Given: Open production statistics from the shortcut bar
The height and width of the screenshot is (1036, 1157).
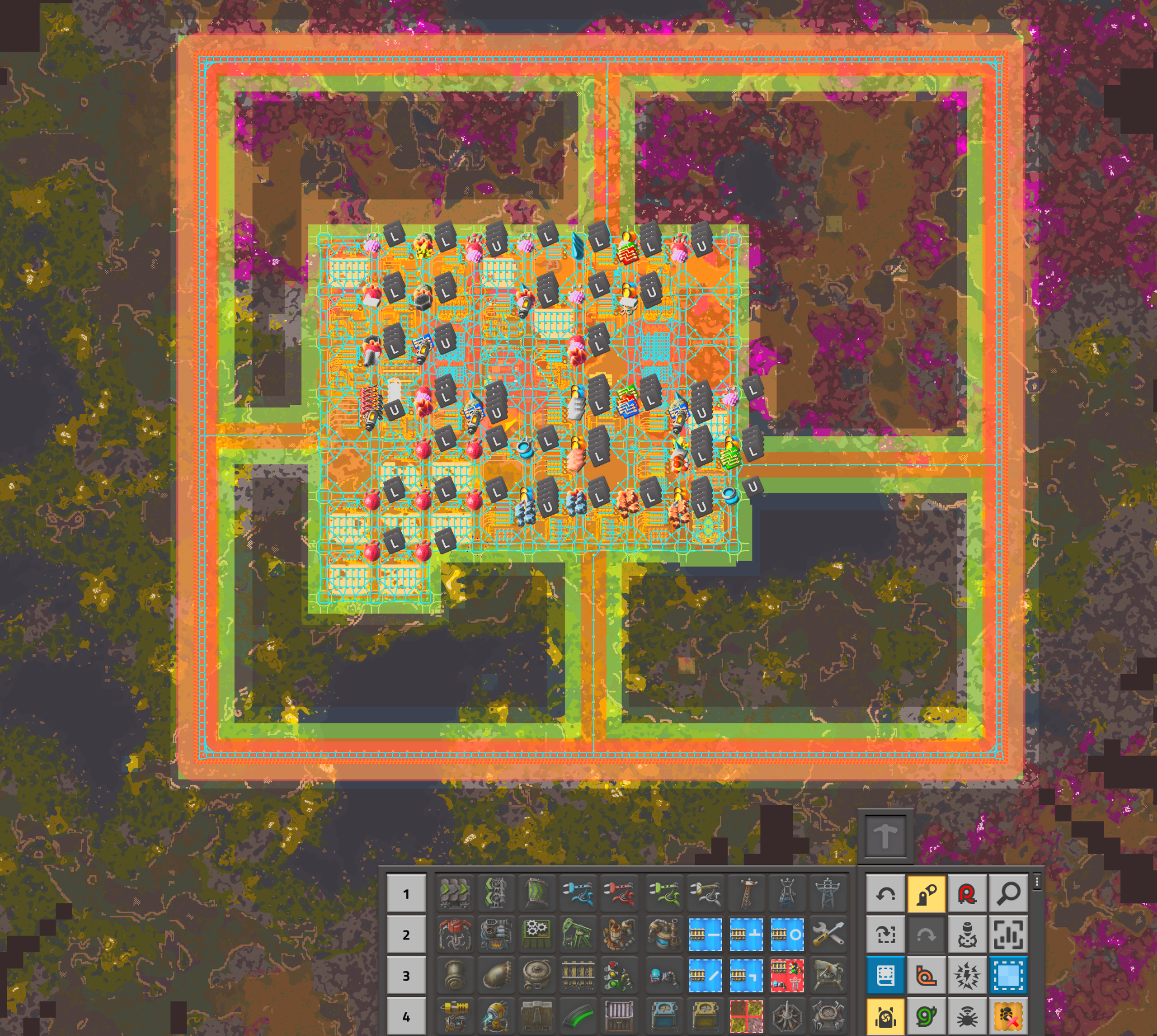Looking at the screenshot, I should click(1008, 934).
